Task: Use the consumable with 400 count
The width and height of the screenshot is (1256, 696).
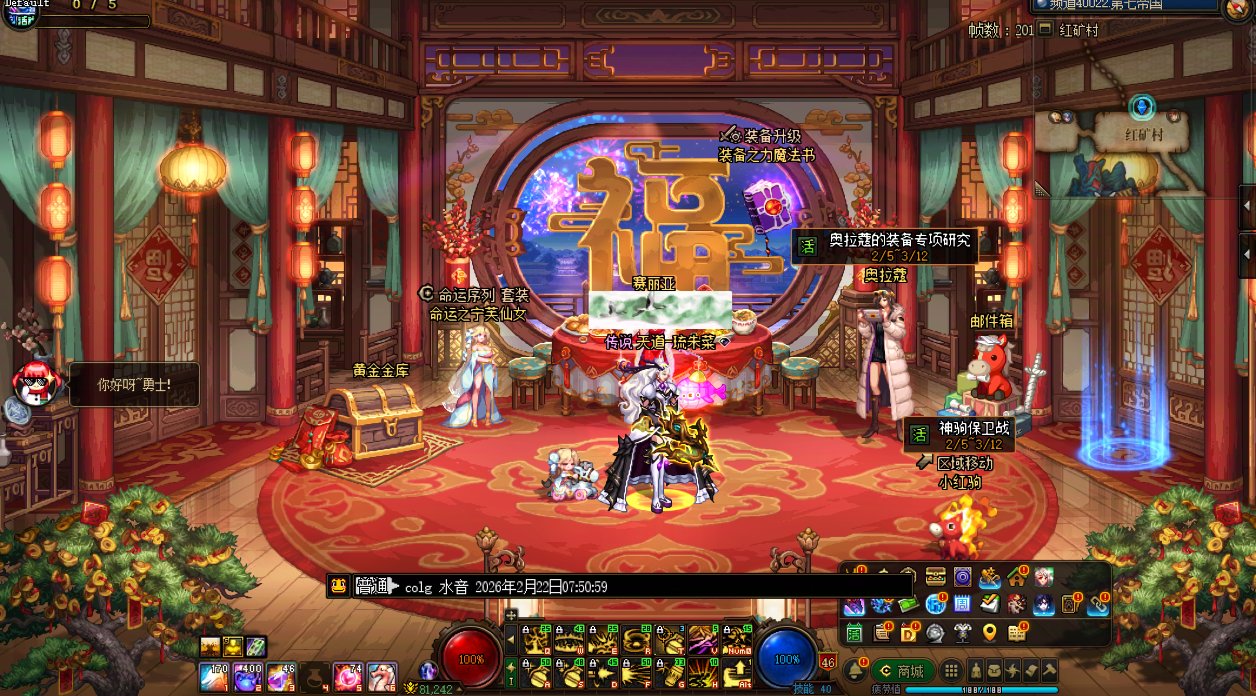Action: click(246, 677)
